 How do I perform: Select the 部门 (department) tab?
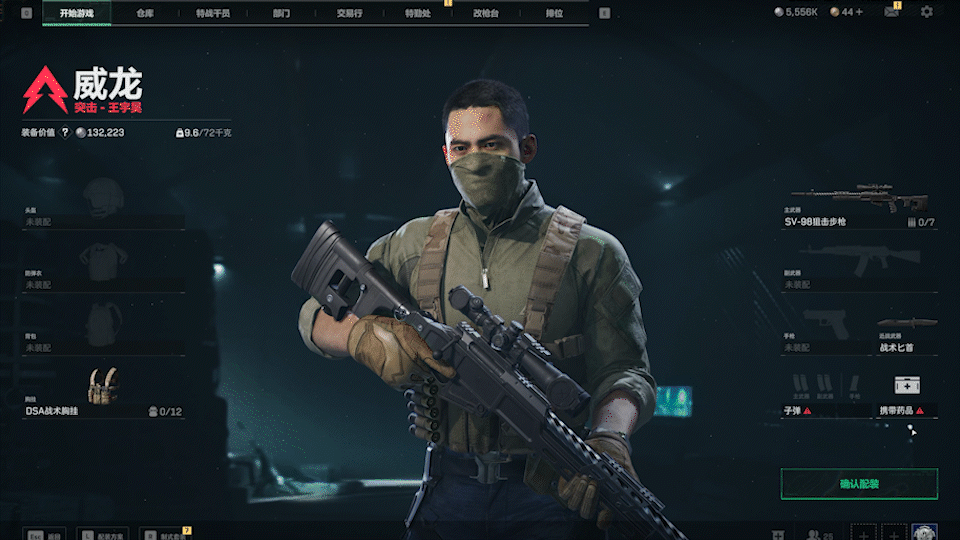(280, 14)
